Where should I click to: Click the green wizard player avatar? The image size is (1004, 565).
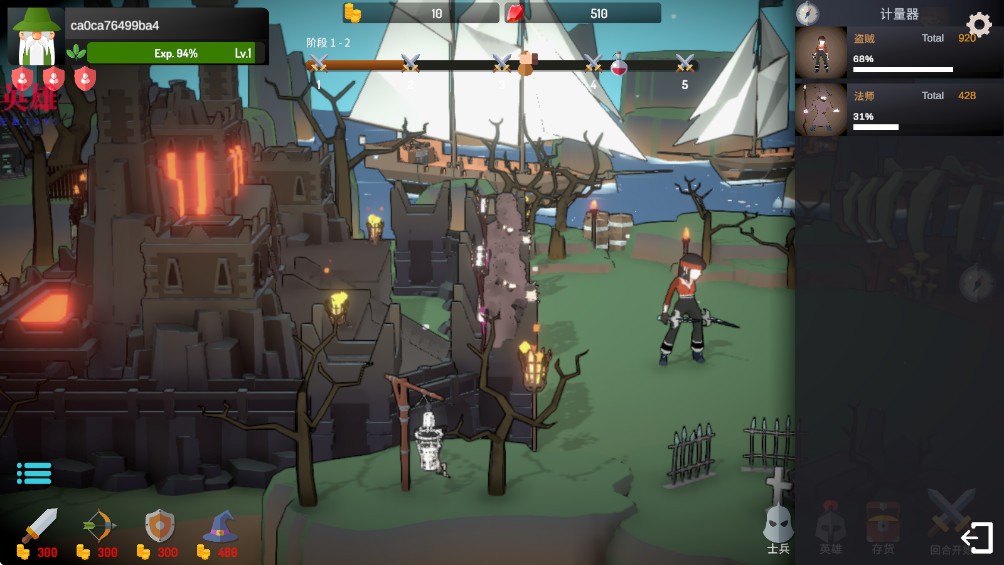pos(36,38)
